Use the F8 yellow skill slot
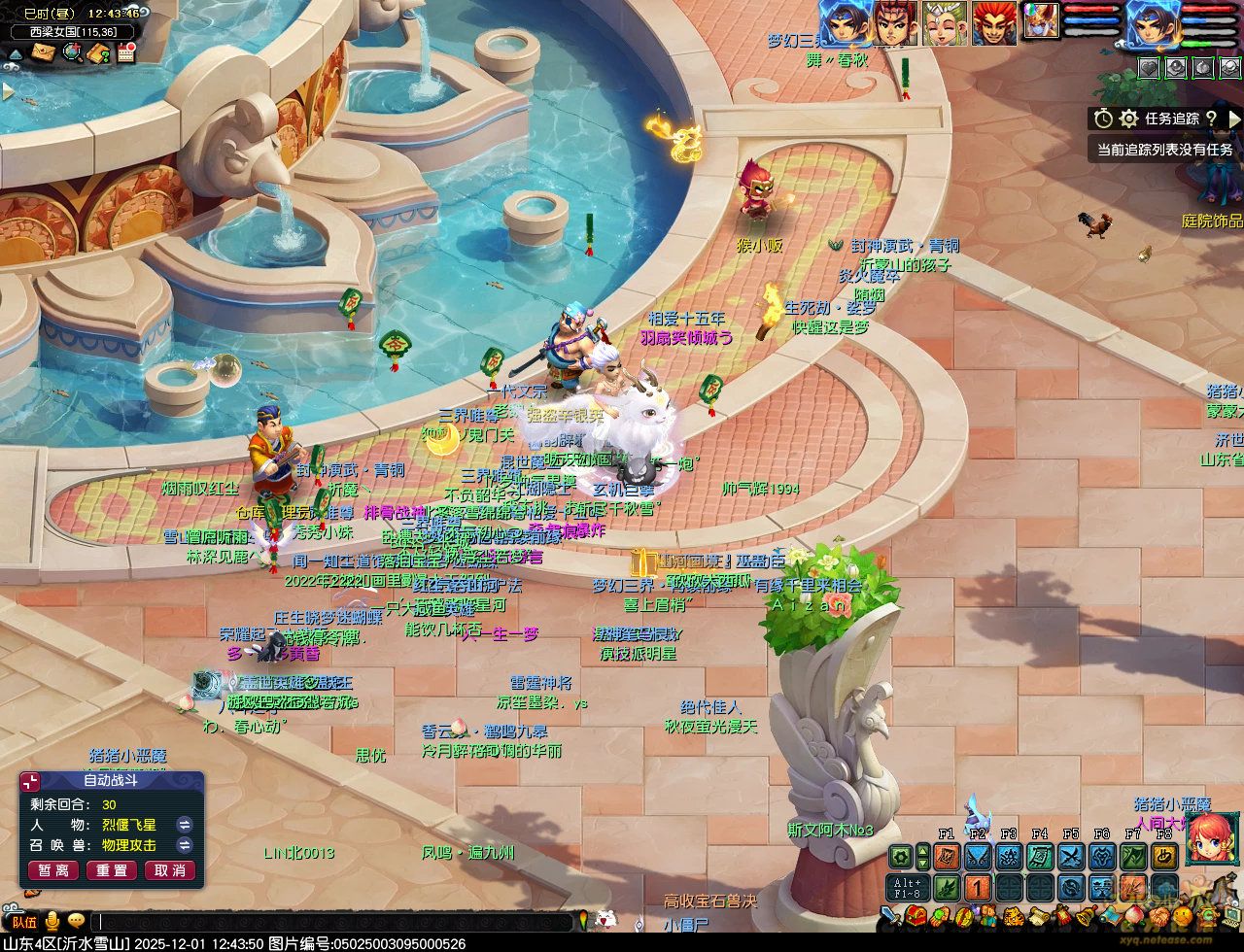Screen dimensions: 1244x952 (x=1164, y=857)
